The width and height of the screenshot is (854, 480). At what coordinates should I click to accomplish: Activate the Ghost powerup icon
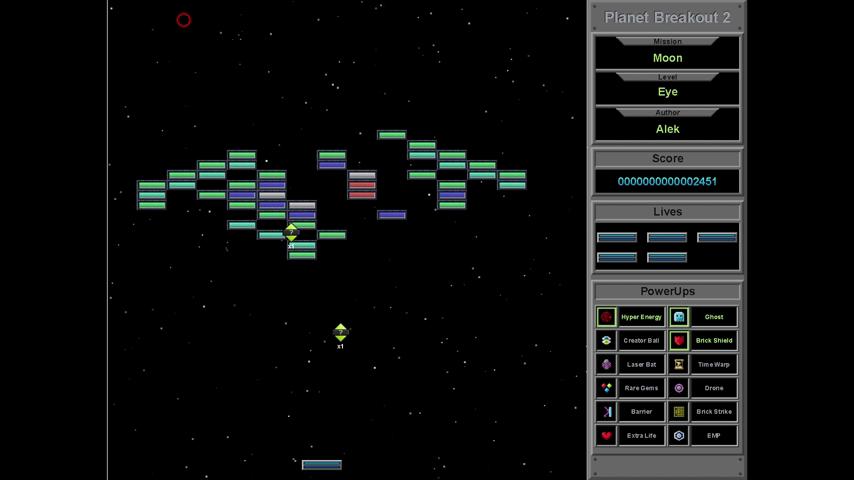[679, 317]
